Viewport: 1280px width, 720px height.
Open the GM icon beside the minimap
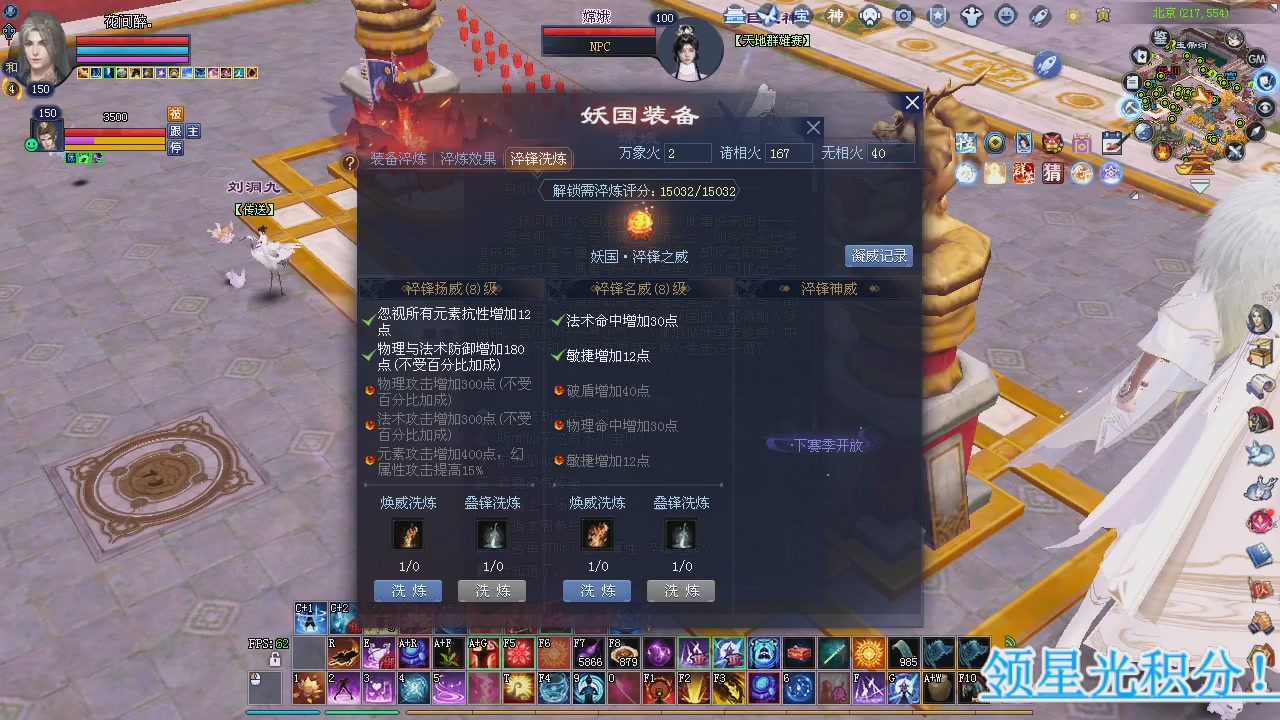coord(1255,60)
